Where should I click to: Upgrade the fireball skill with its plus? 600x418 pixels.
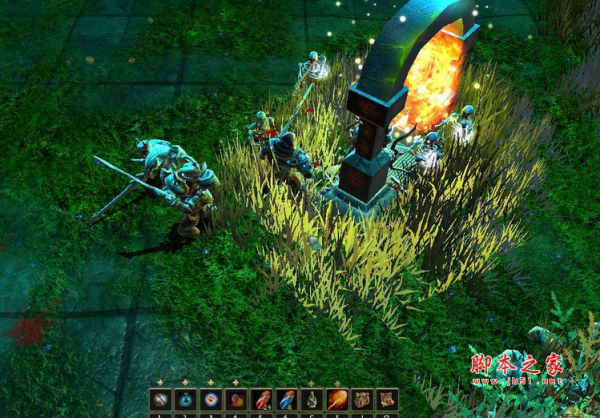(x=337, y=383)
